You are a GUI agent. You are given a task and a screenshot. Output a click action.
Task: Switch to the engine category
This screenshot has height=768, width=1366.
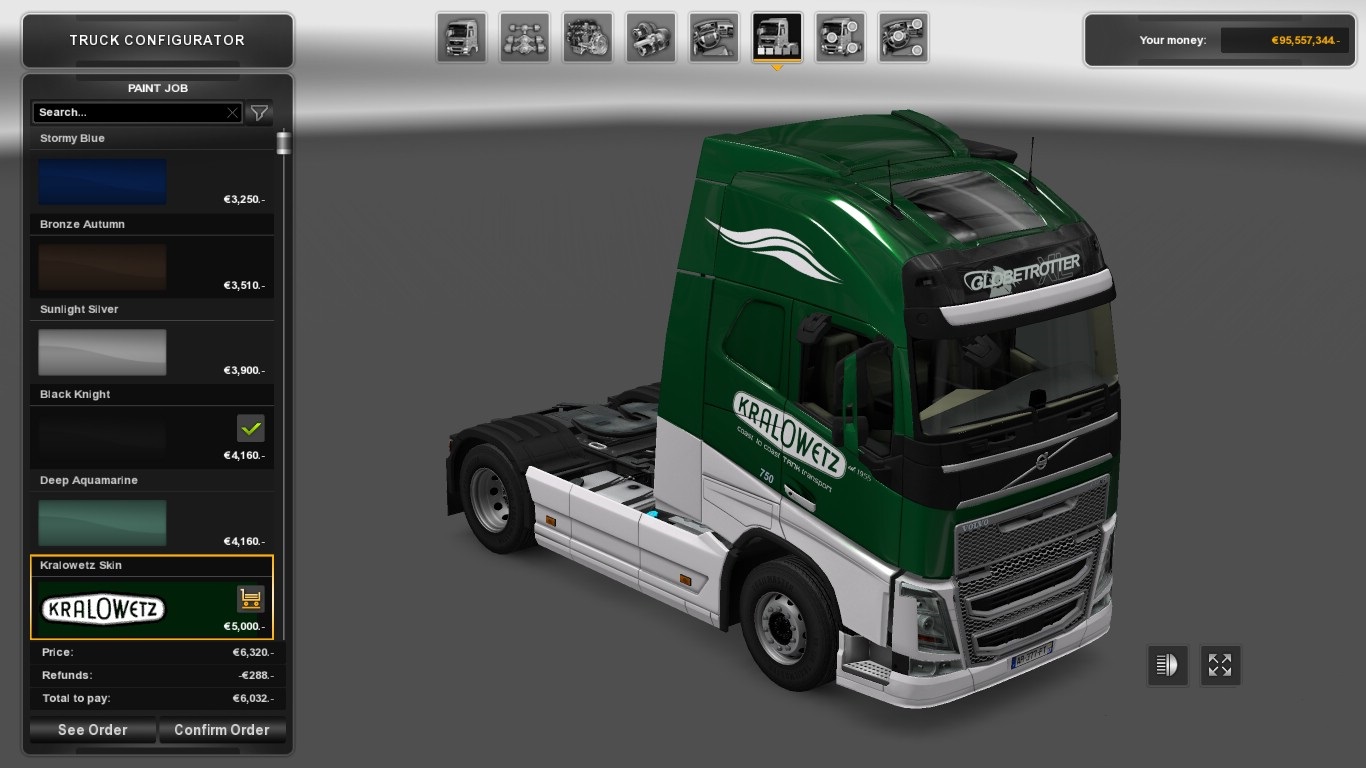(588, 38)
